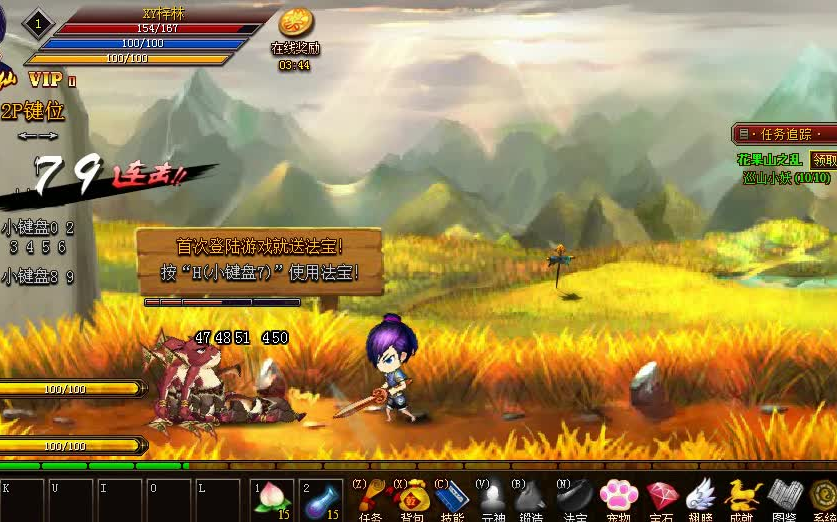Open the 元神 spirit menu
This screenshot has height=522, width=837.
(493, 498)
